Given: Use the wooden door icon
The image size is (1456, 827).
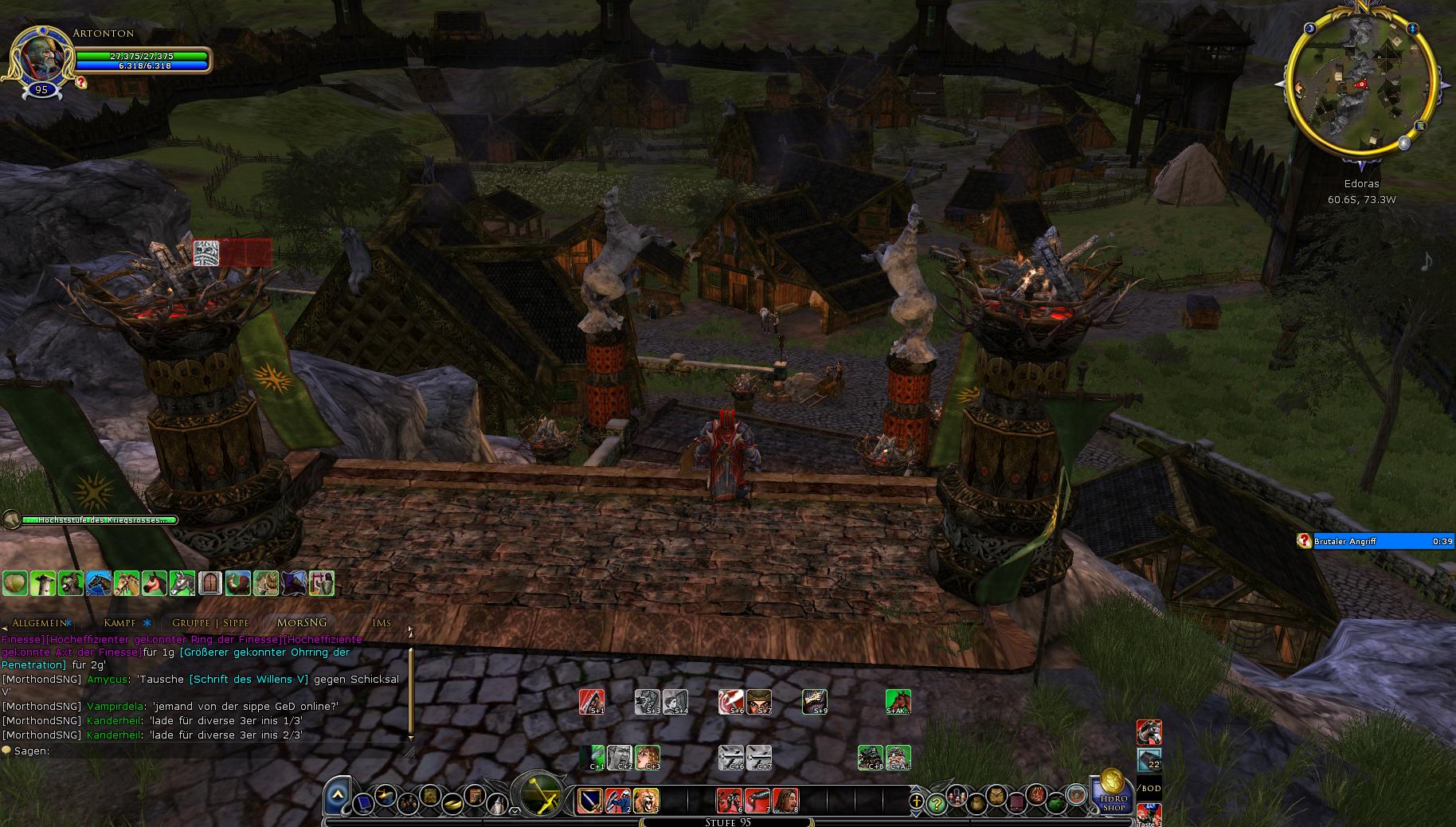Looking at the screenshot, I should click(209, 583).
